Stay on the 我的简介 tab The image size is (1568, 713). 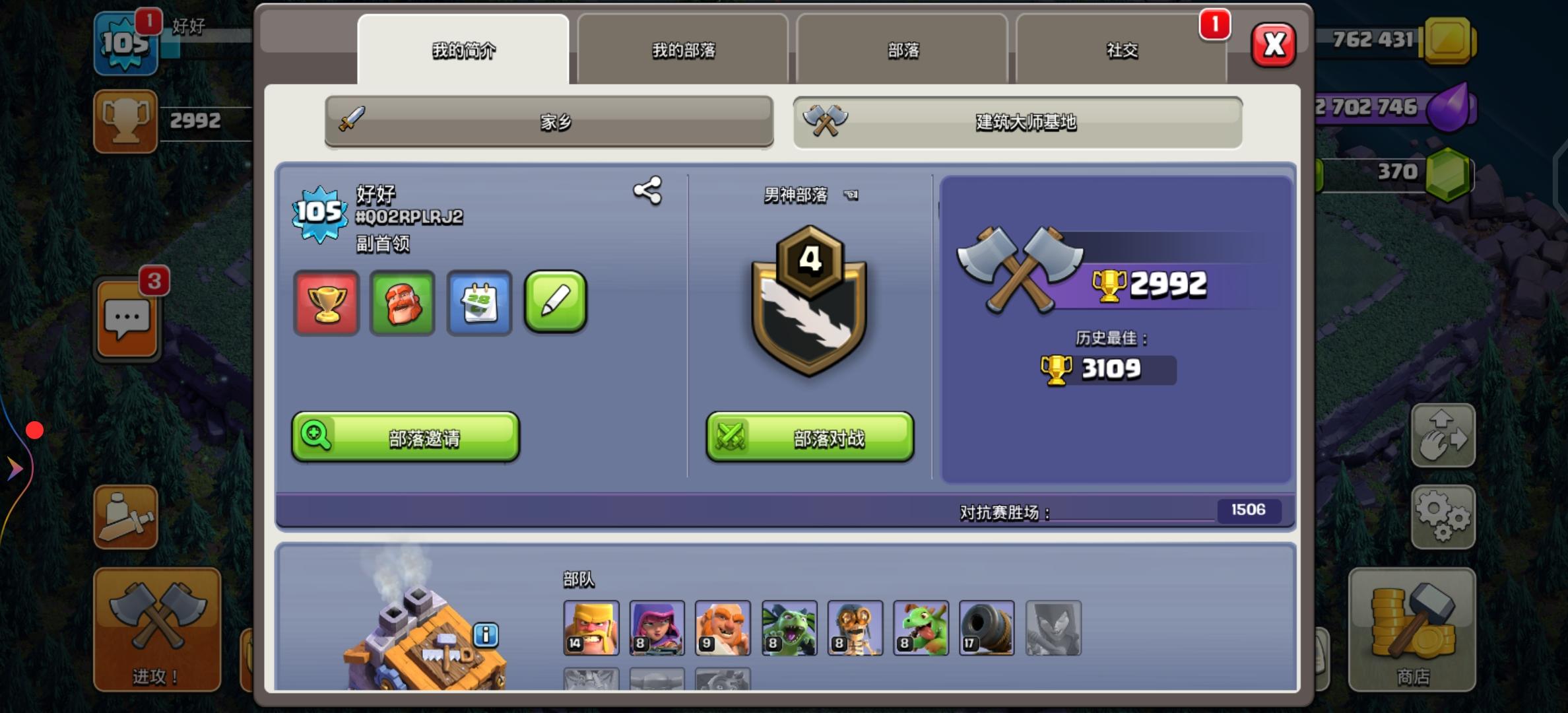point(463,50)
